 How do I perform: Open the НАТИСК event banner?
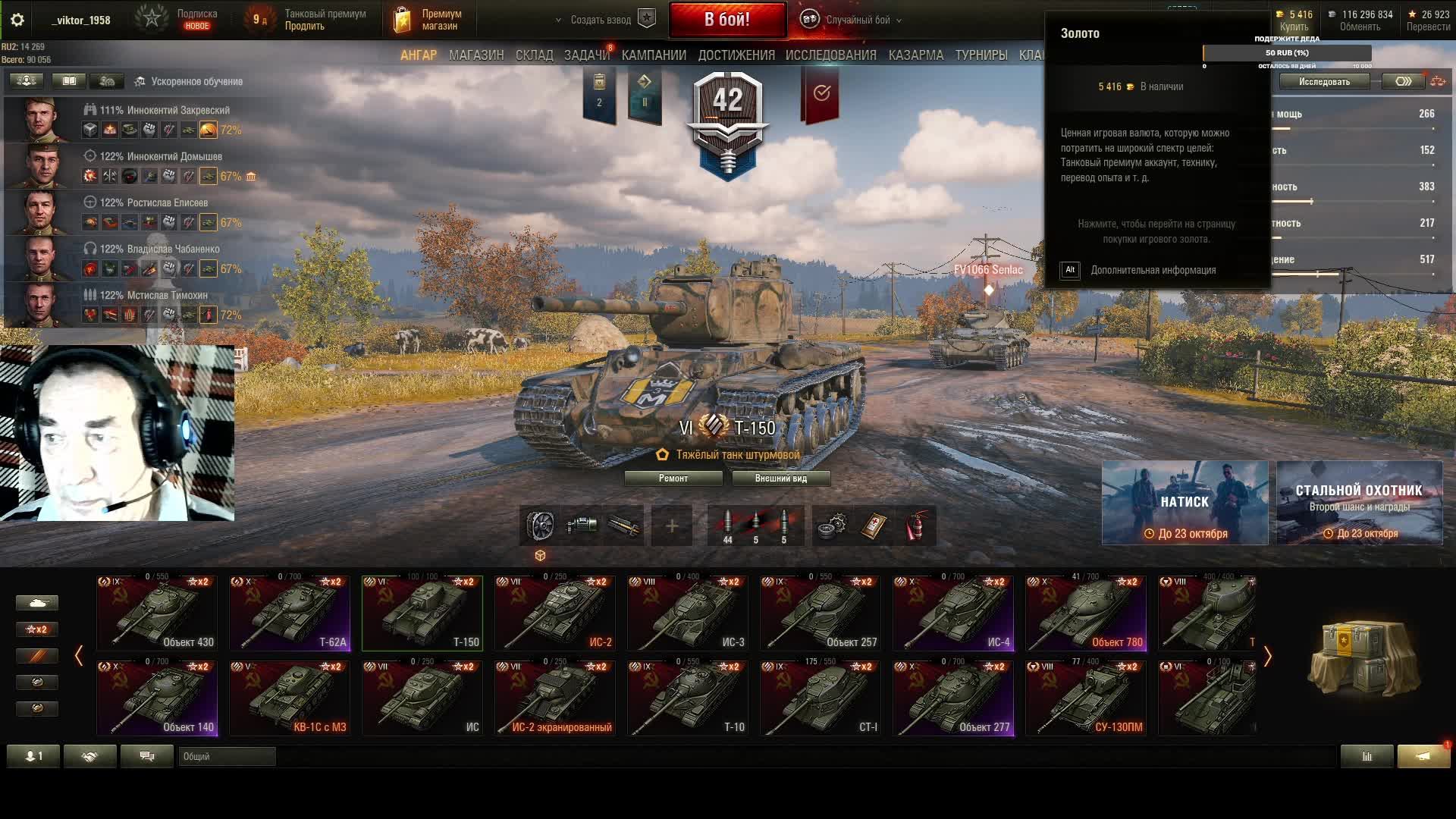(x=1184, y=503)
